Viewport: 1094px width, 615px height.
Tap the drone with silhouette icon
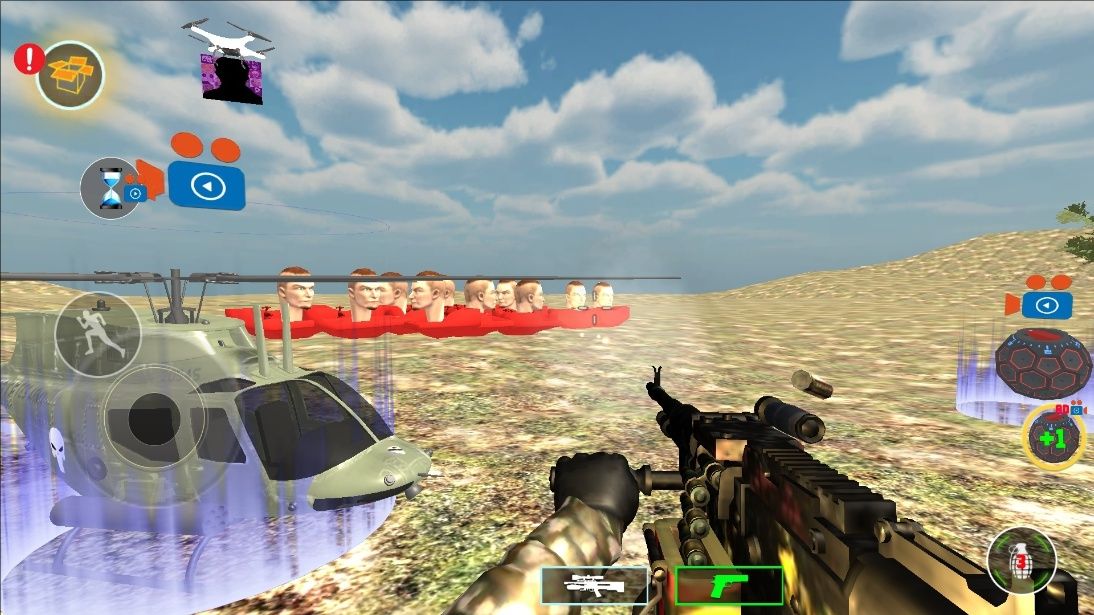(x=232, y=62)
